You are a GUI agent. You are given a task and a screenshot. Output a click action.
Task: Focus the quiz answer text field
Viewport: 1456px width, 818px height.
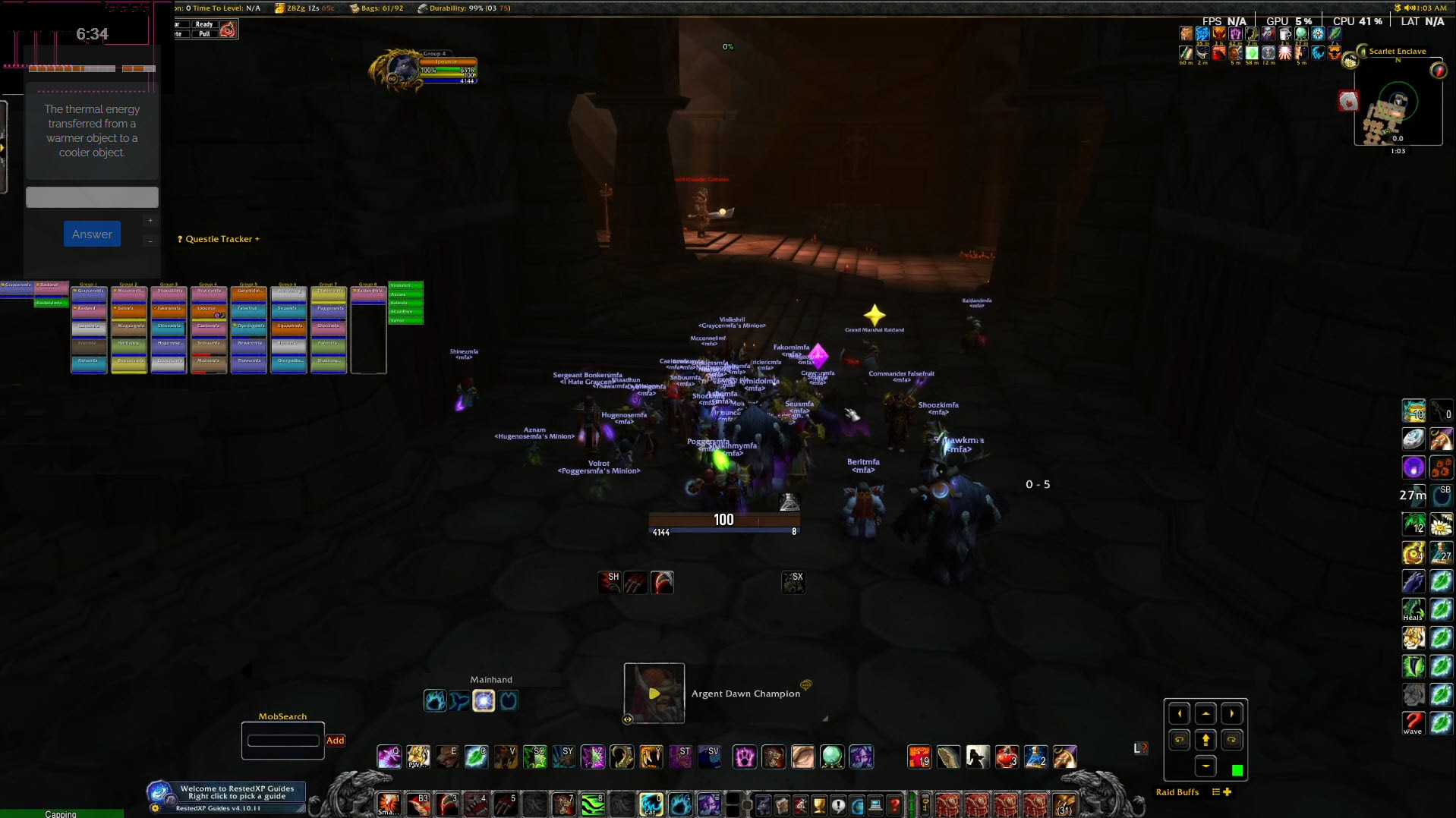click(92, 197)
